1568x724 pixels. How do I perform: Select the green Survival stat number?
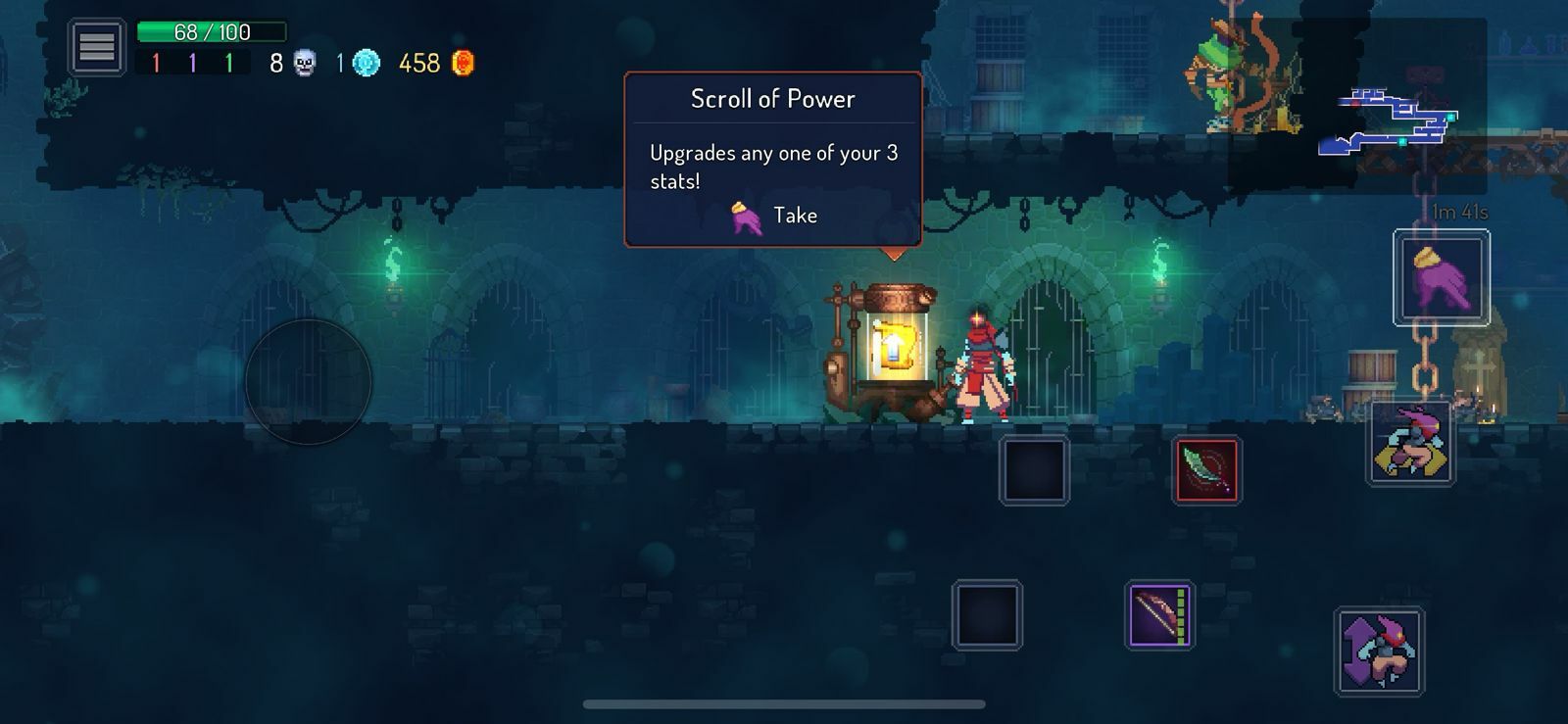[227, 63]
